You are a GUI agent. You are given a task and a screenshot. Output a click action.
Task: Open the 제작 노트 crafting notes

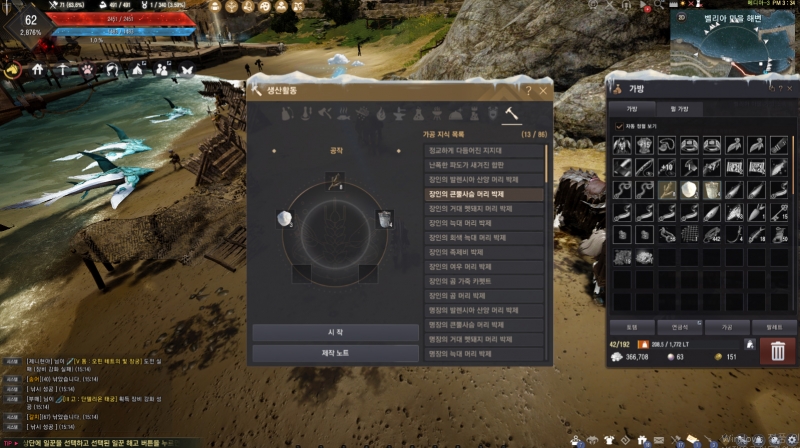335,353
